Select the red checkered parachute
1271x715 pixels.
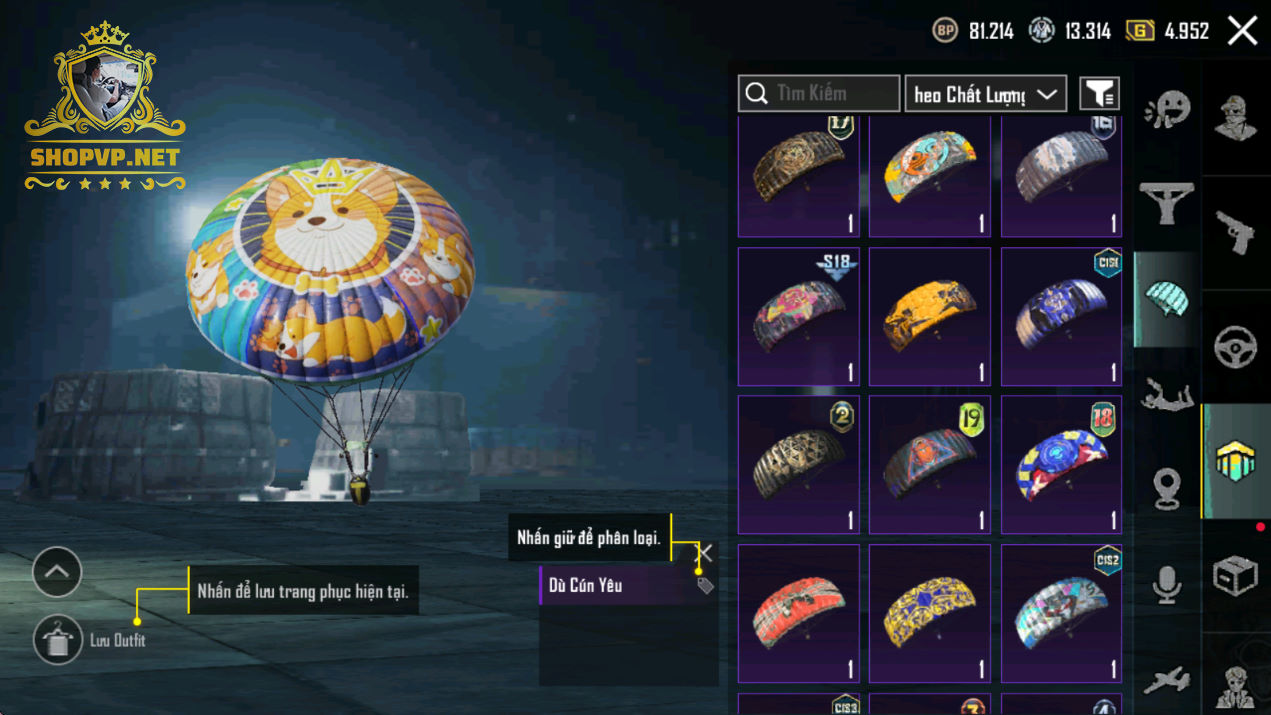798,613
